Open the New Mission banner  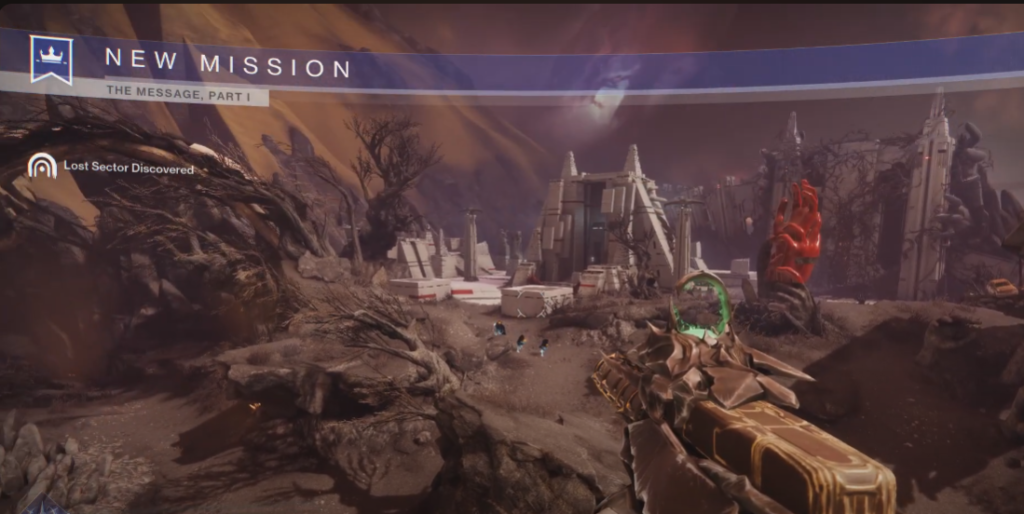(228, 66)
